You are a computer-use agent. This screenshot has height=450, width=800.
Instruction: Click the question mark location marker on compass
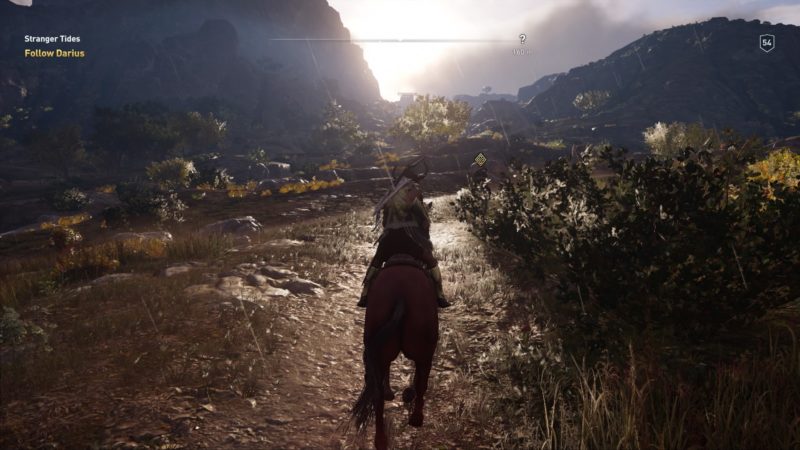(x=521, y=39)
